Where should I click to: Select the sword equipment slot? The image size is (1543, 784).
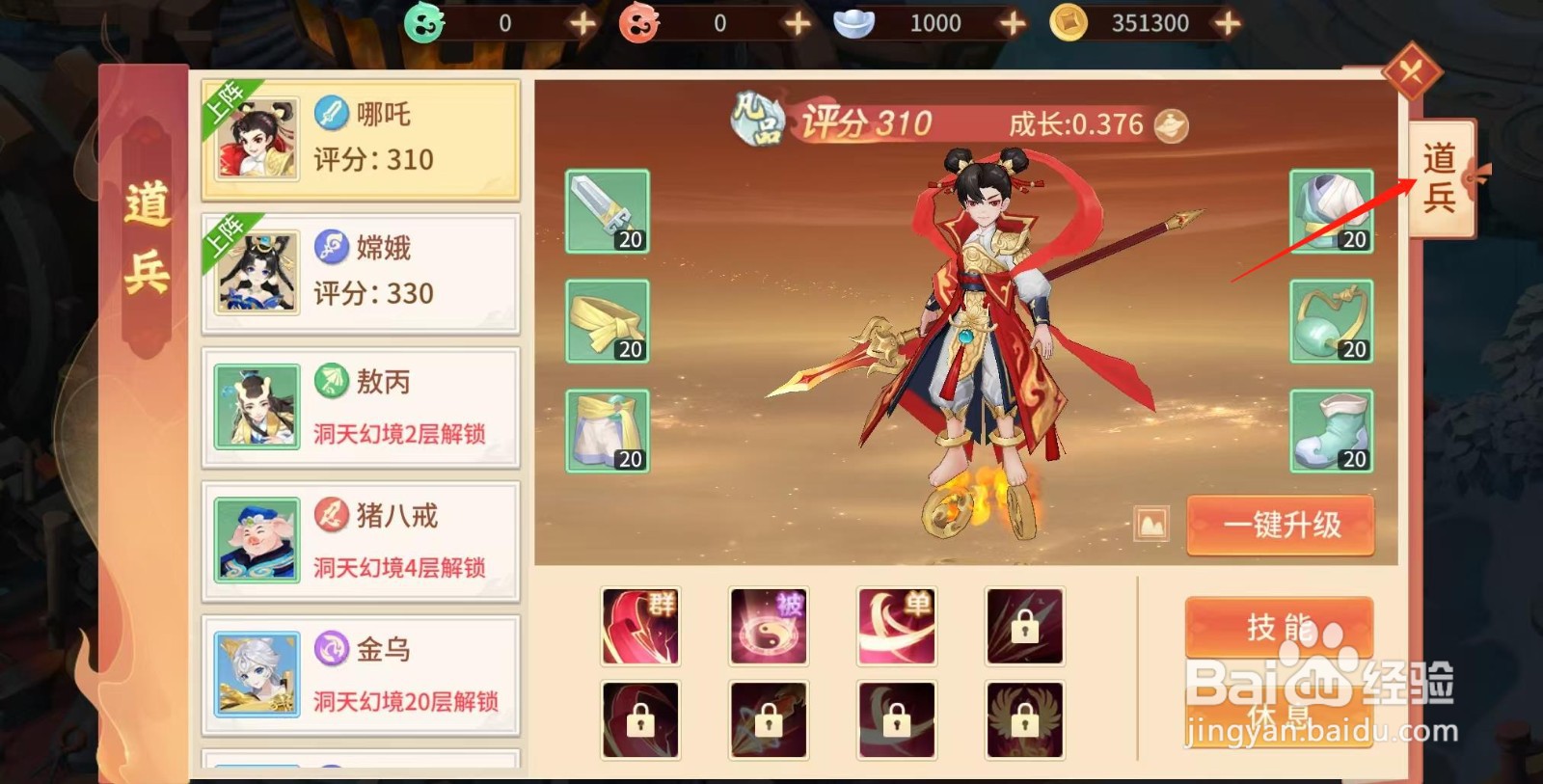point(608,209)
